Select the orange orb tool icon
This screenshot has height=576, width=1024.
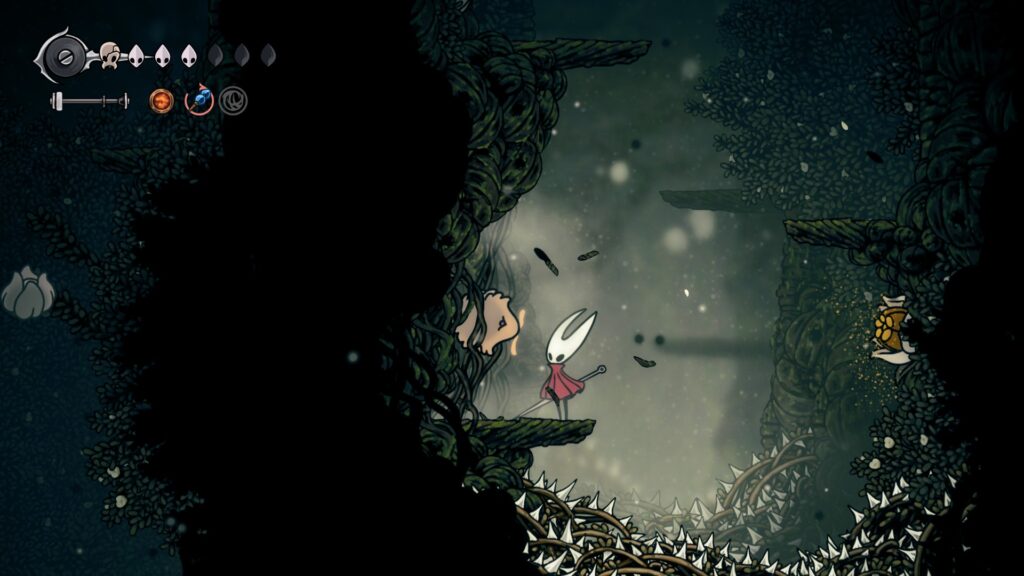[161, 100]
